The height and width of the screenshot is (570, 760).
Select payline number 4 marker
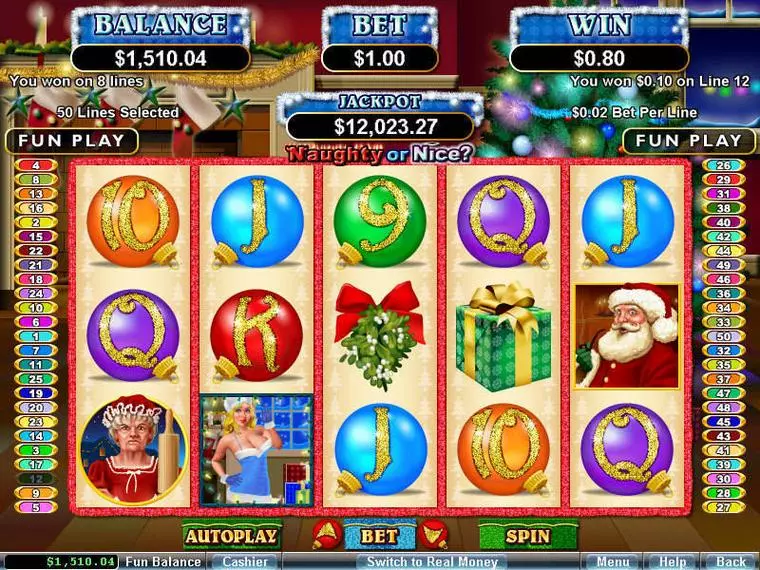tap(36, 165)
